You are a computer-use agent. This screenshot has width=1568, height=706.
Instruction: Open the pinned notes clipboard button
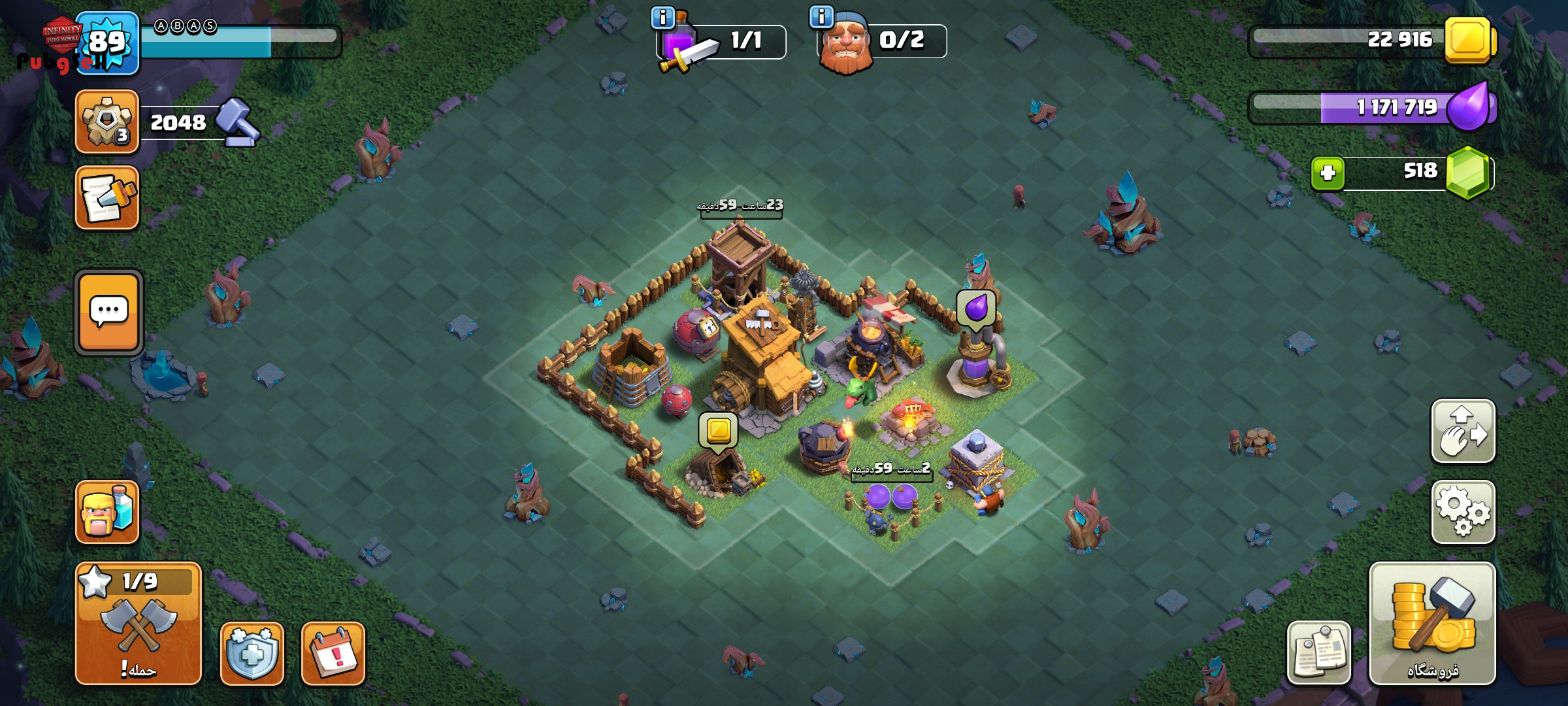tap(1318, 652)
